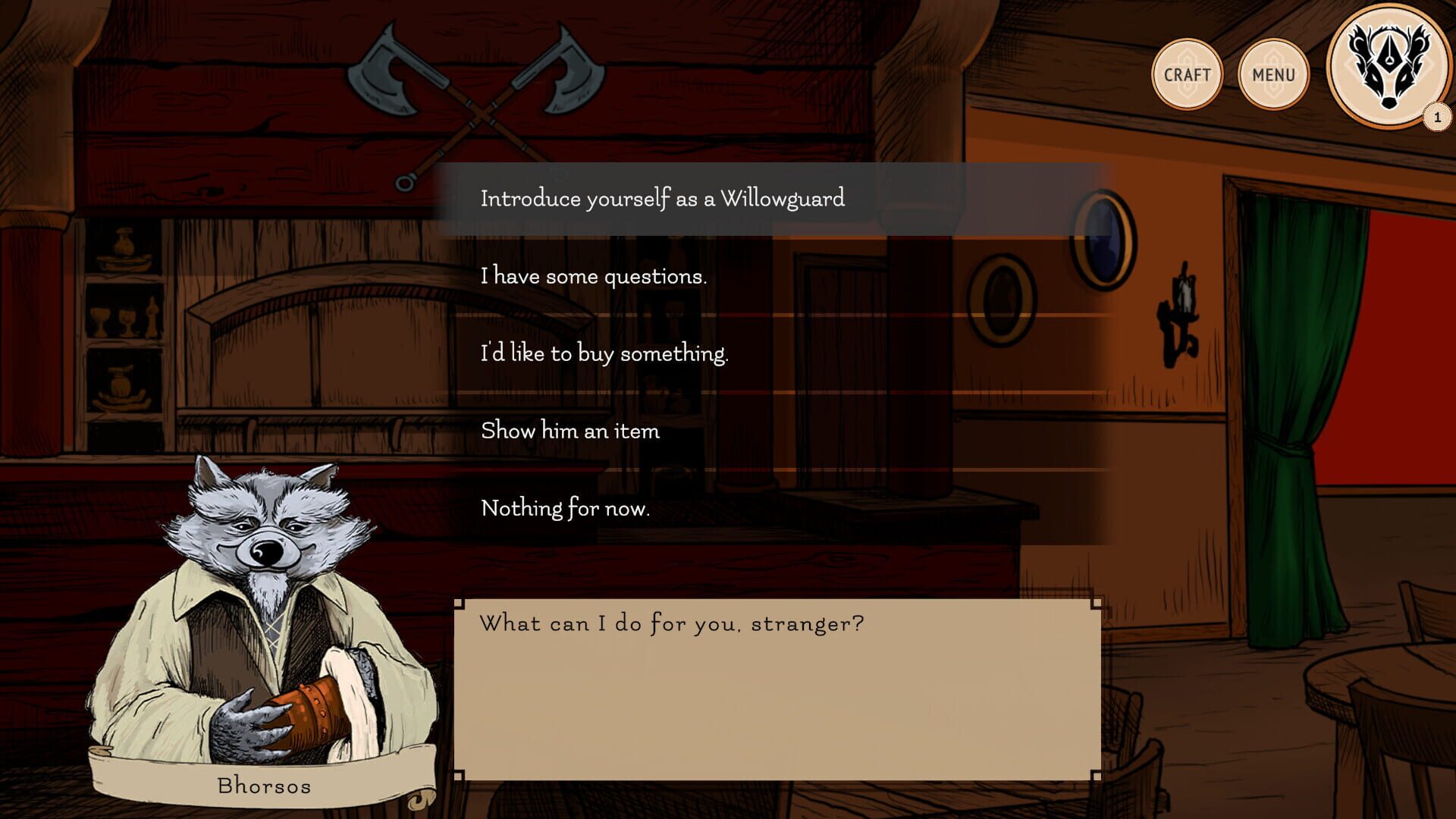Select 'I'd like to buy something.'
The image size is (1456, 819).
604,353
